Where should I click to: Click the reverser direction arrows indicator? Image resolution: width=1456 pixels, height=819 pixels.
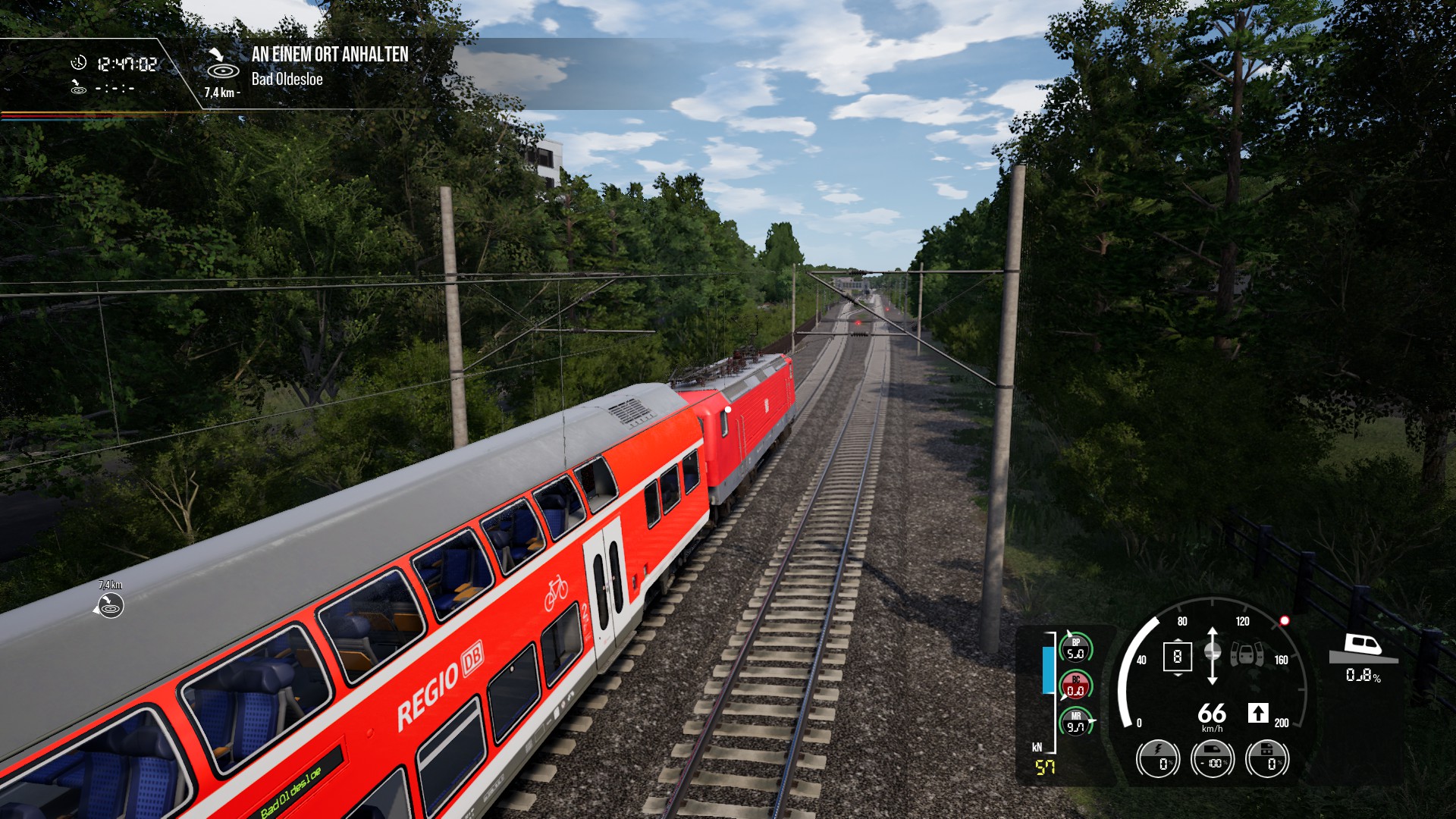pos(1212,655)
